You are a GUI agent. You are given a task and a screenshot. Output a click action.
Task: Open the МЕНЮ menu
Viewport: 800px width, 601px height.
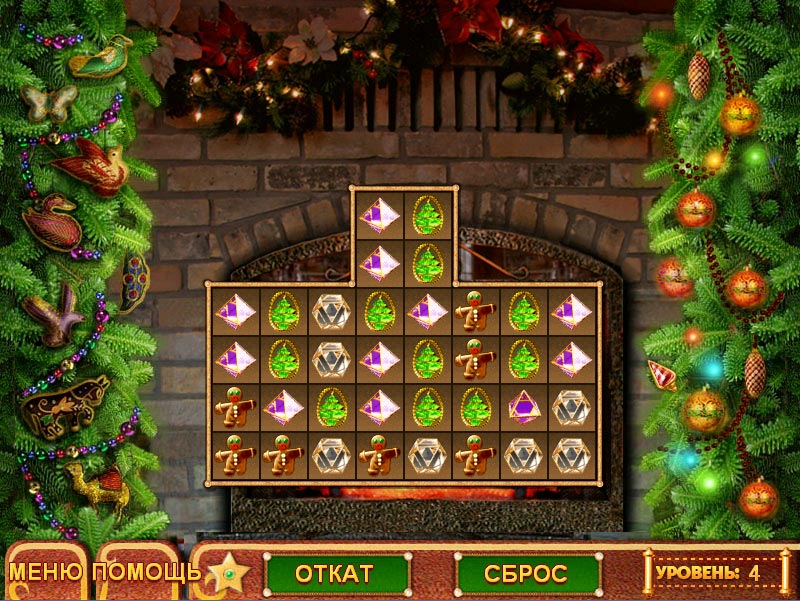pyautogui.click(x=47, y=573)
